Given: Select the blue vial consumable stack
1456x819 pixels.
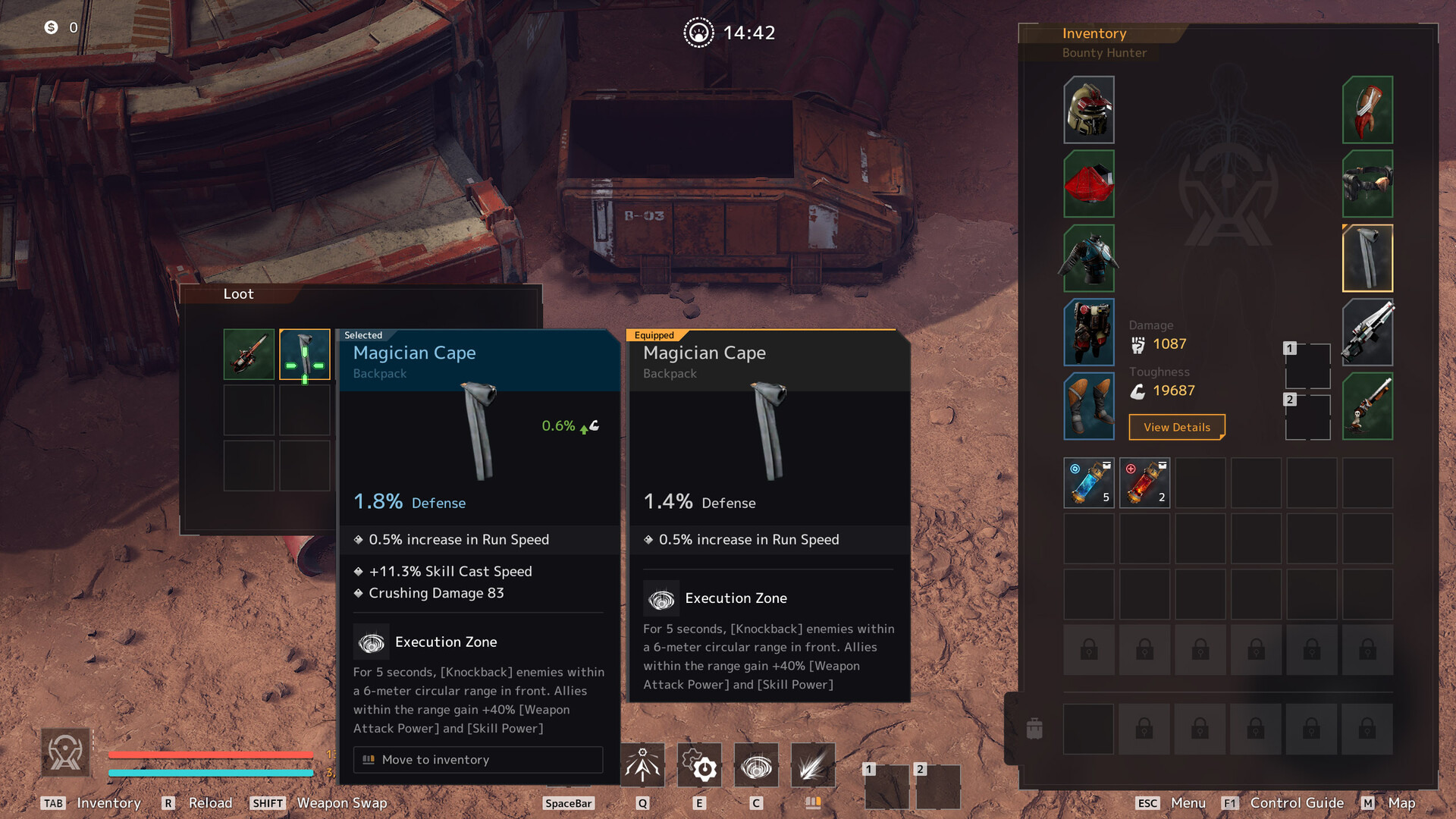Looking at the screenshot, I should coord(1088,482).
